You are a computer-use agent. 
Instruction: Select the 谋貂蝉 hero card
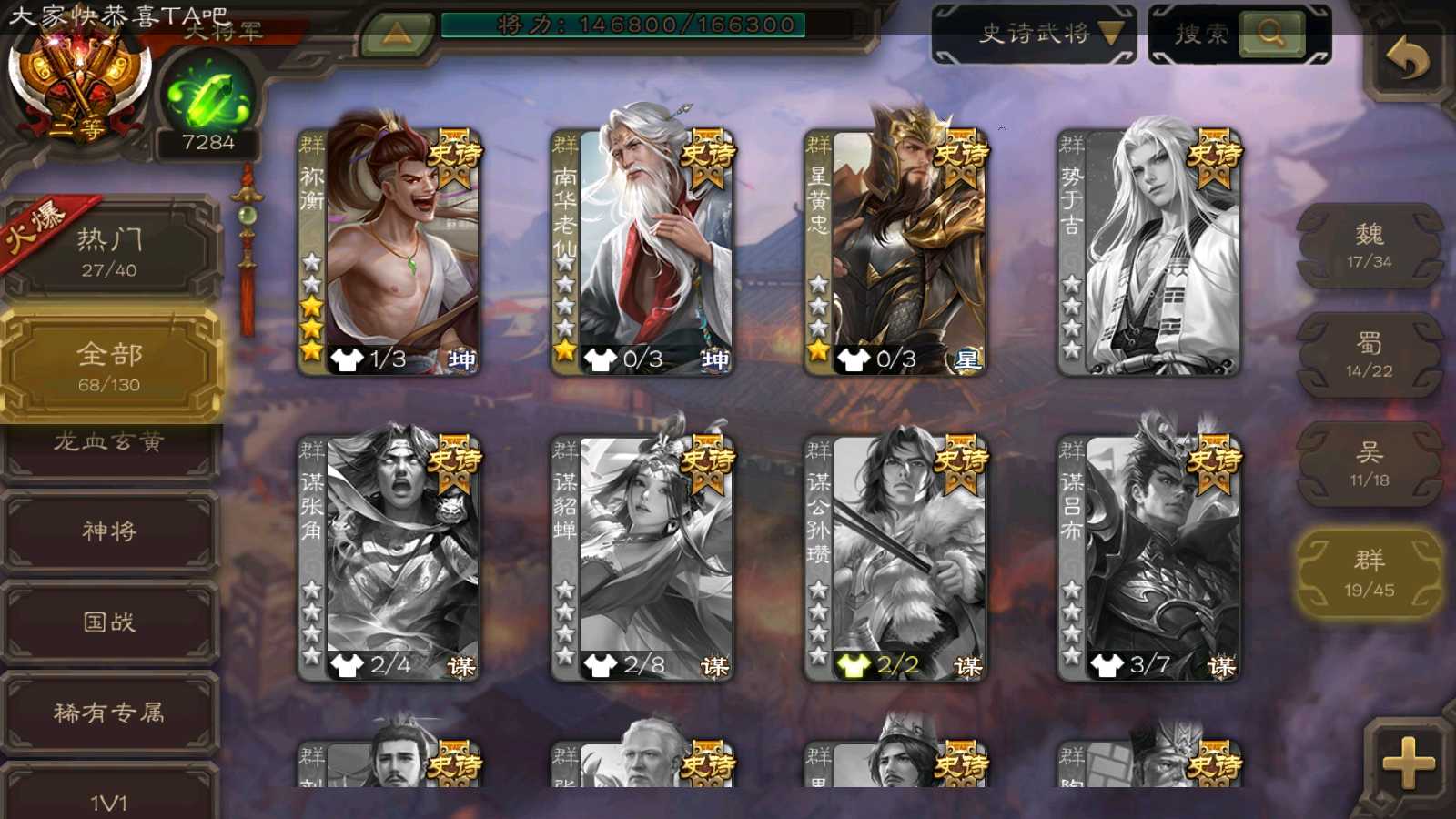point(642,557)
